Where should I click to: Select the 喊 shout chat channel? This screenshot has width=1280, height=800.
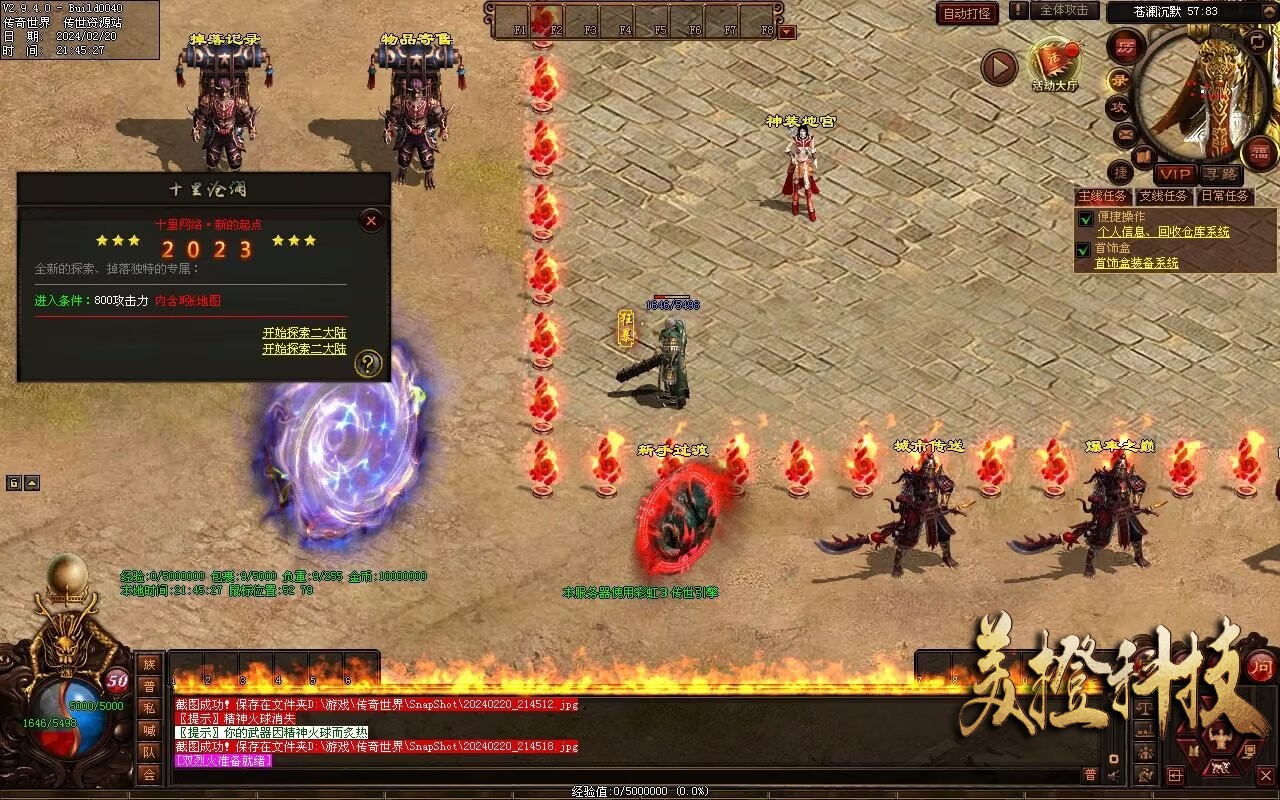[x=149, y=730]
